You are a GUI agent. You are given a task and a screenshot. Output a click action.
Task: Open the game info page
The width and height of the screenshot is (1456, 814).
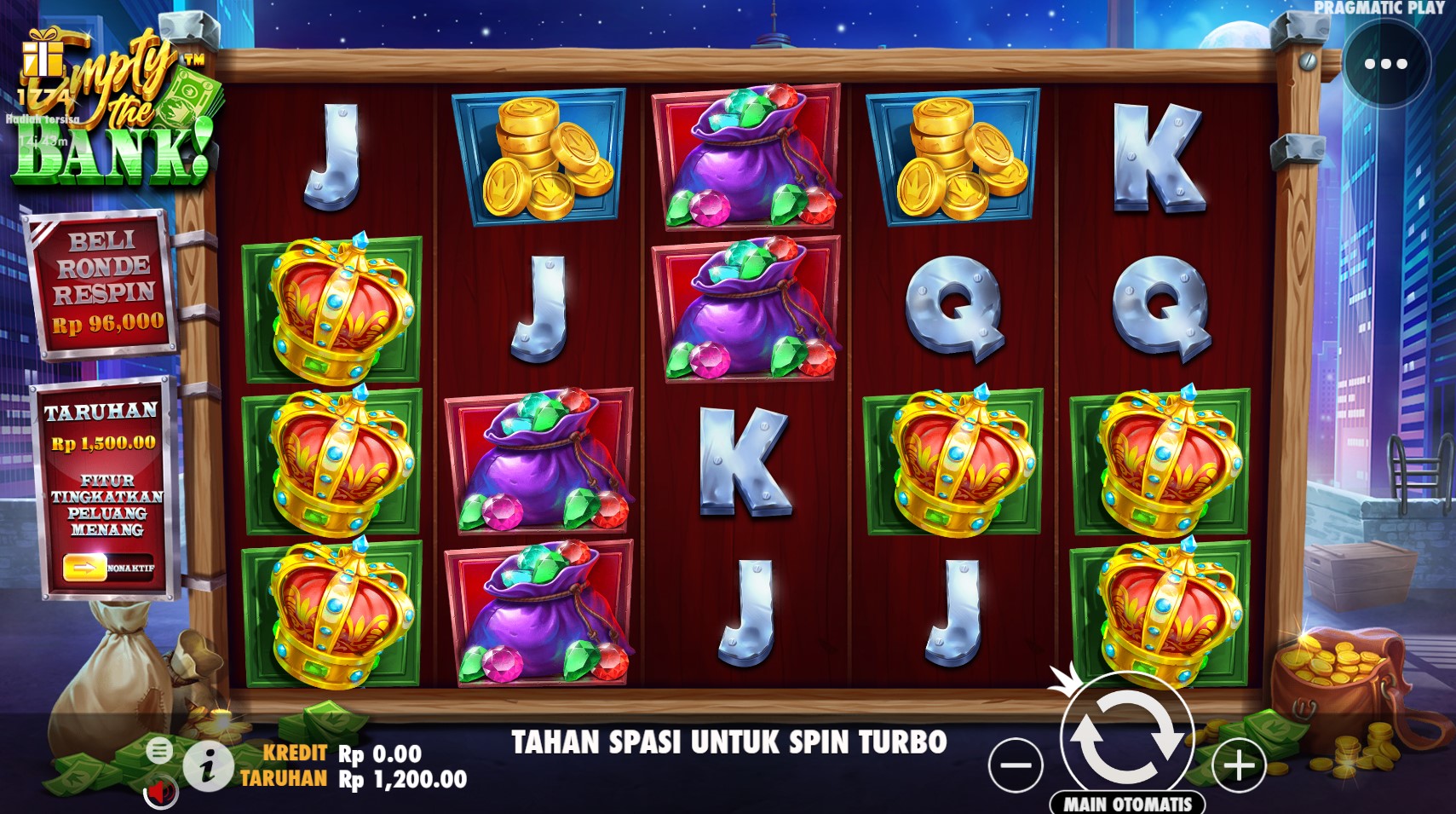[207, 765]
